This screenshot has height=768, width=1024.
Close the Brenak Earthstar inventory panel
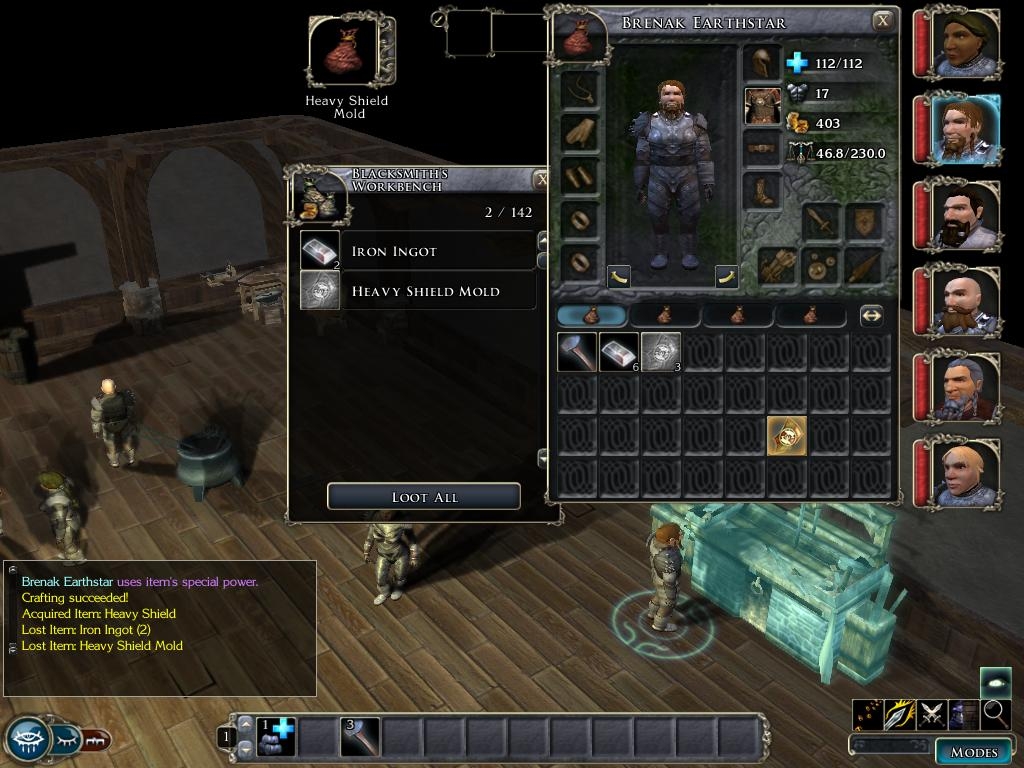882,21
